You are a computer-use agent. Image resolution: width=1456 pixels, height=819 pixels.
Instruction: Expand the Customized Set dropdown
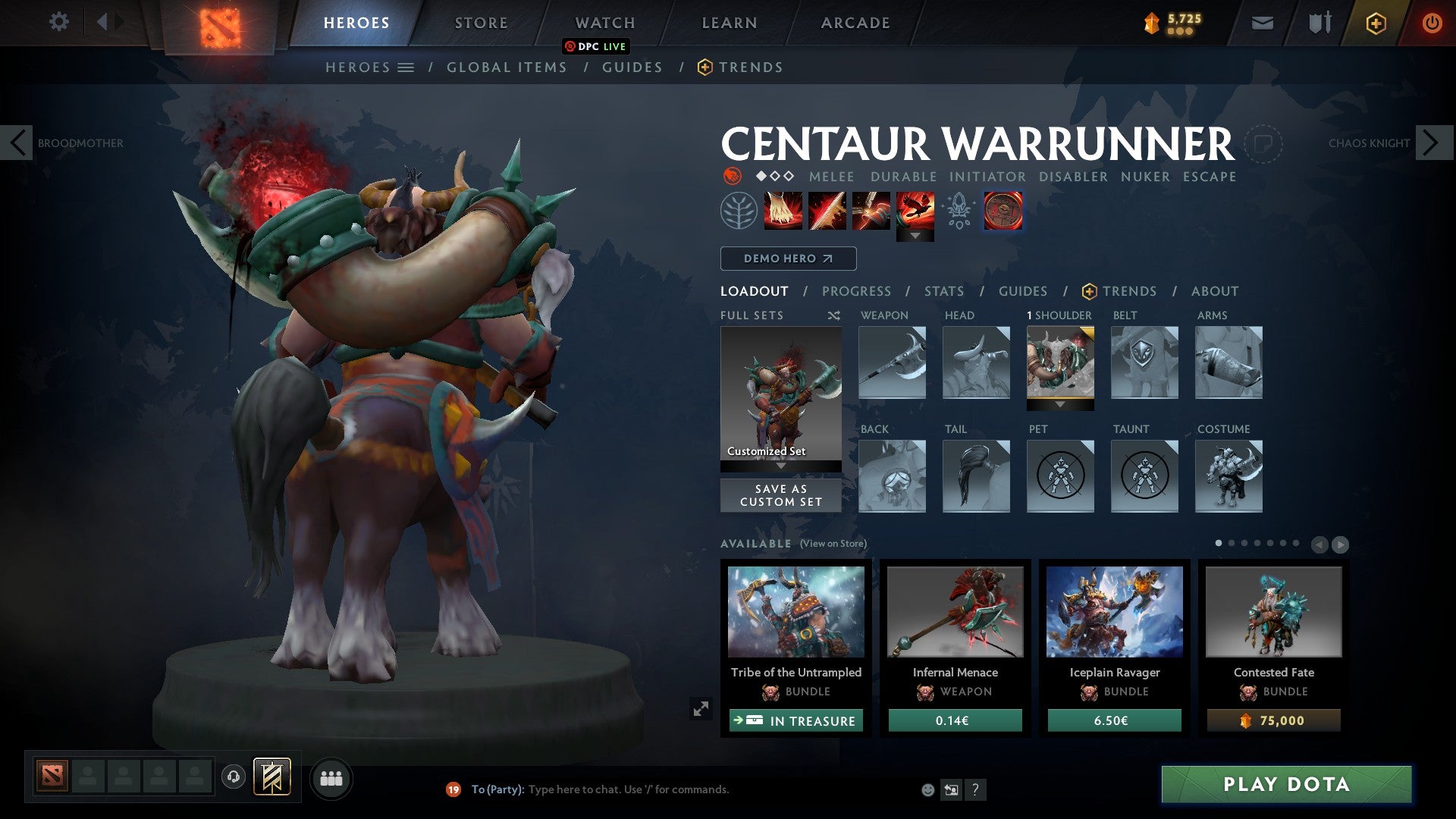tap(780, 466)
